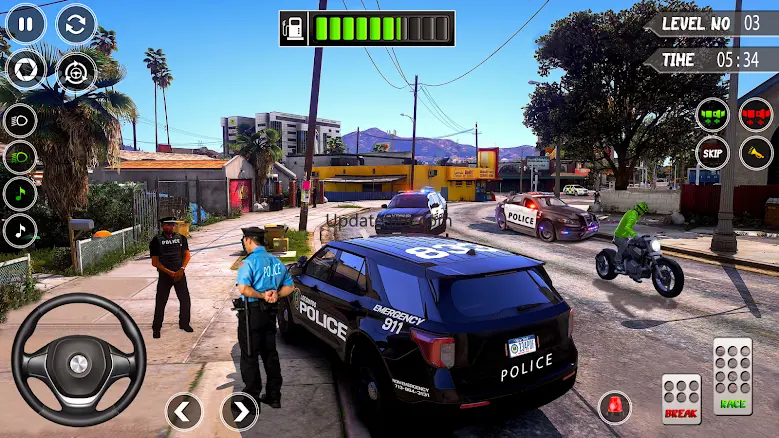The width and height of the screenshot is (779, 438).
Task: Toggle the green headlight beam button
Action: tap(20, 157)
